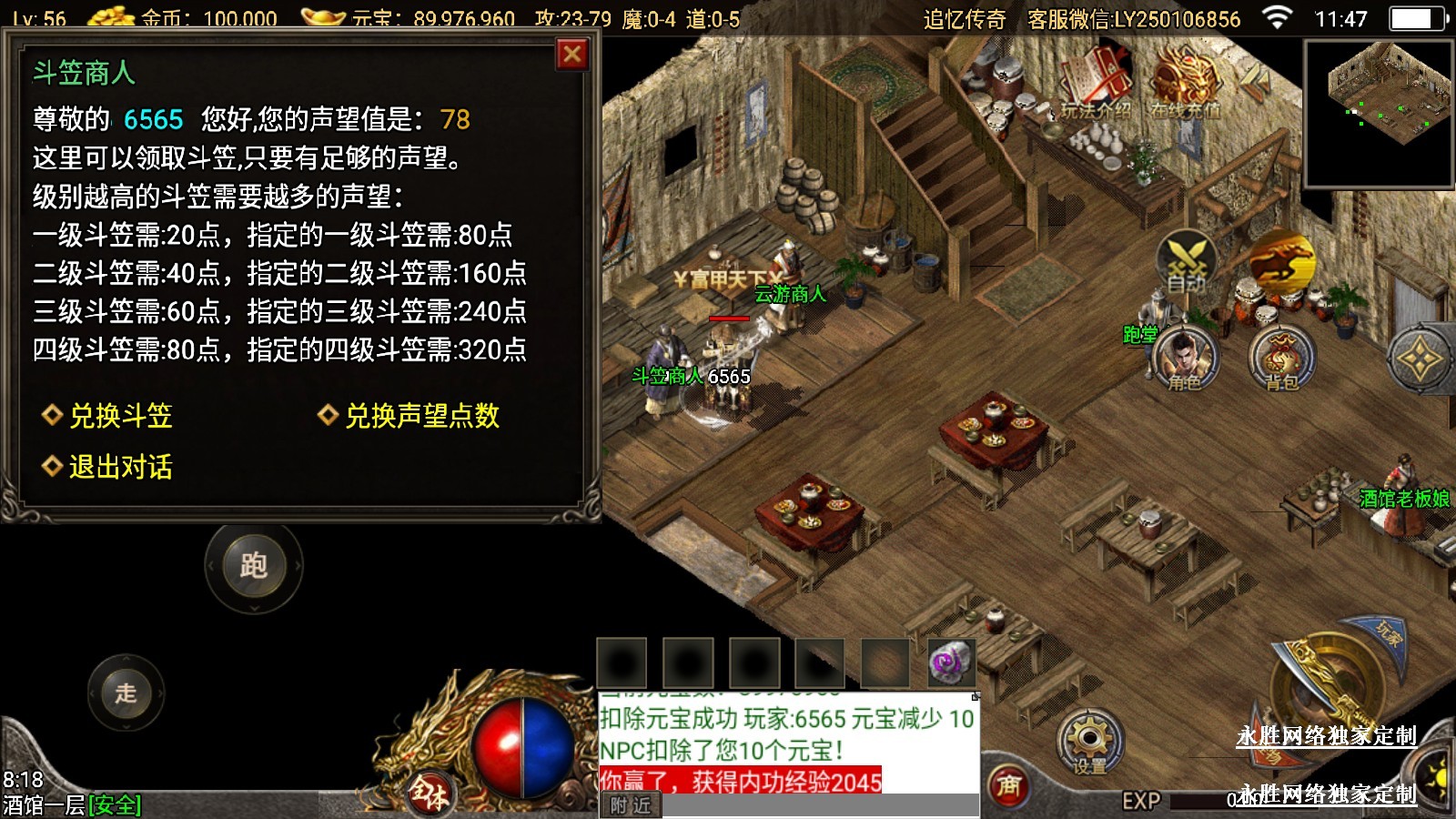Click the gold four-point star button
The height and width of the screenshot is (819, 1456).
click(1420, 359)
